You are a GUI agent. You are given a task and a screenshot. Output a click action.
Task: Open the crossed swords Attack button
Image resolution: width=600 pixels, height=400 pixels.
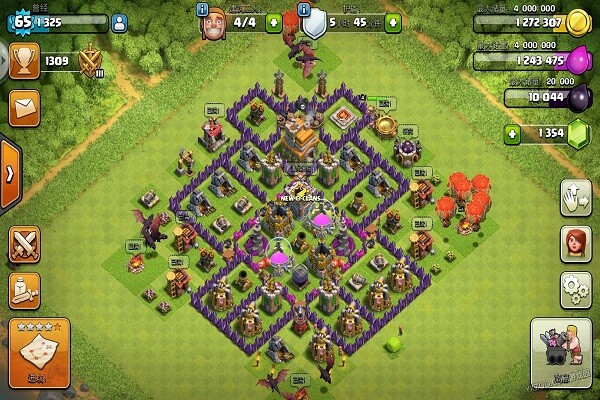[24, 245]
